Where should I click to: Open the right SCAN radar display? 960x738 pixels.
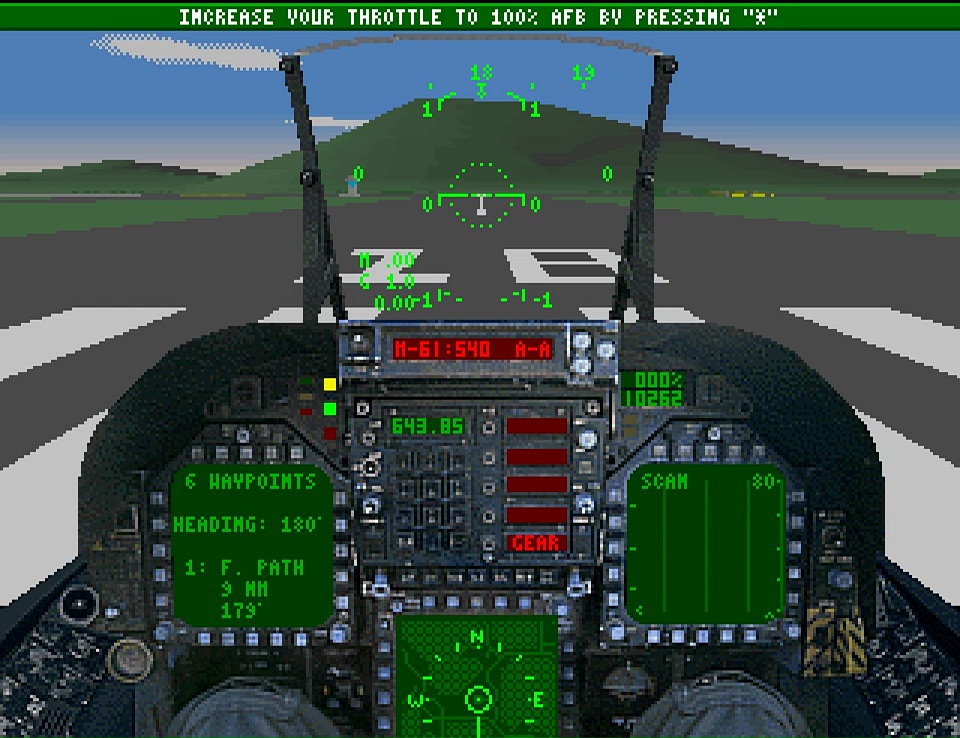pyautogui.click(x=708, y=545)
